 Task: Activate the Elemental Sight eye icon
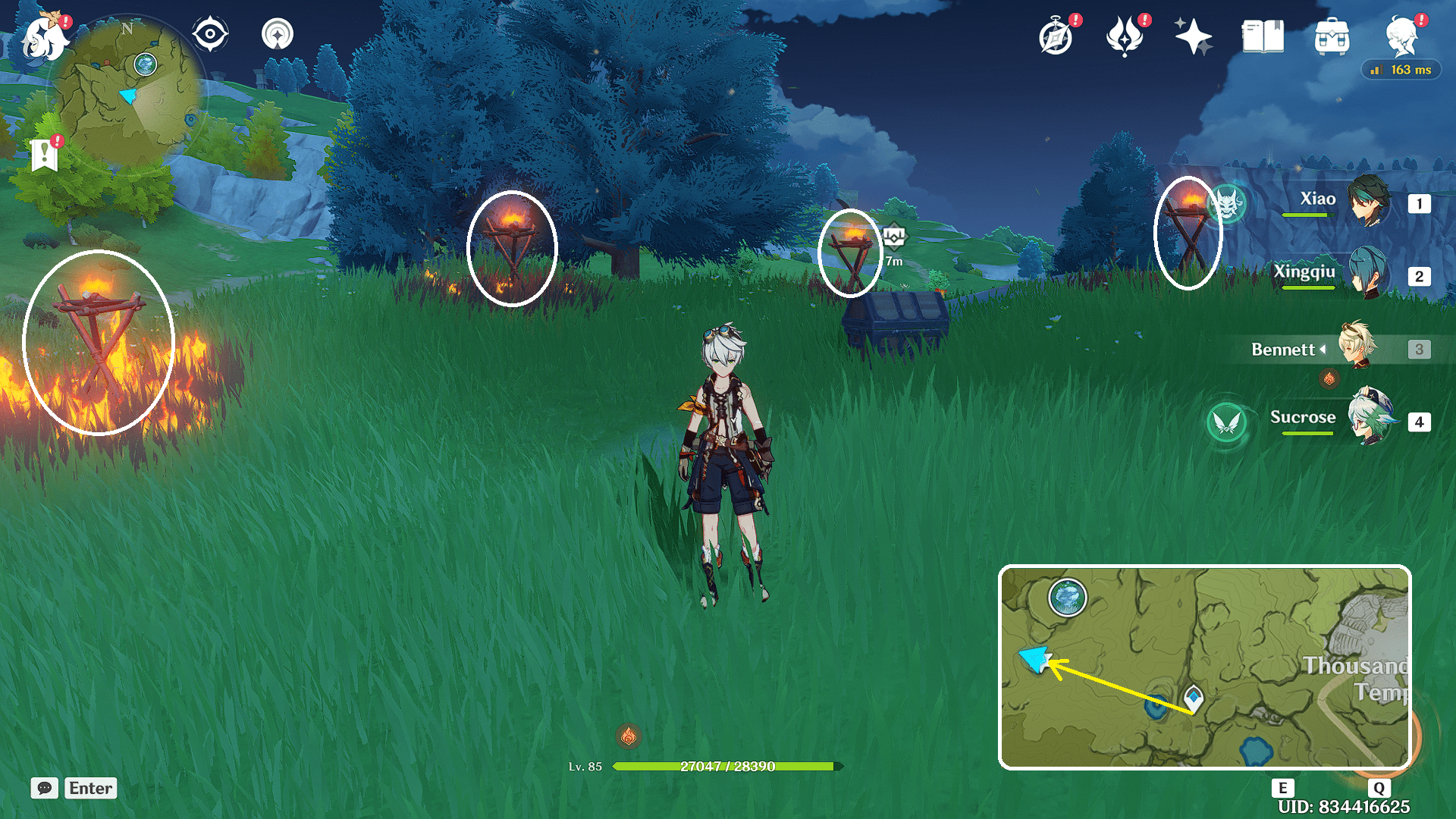coord(210,33)
